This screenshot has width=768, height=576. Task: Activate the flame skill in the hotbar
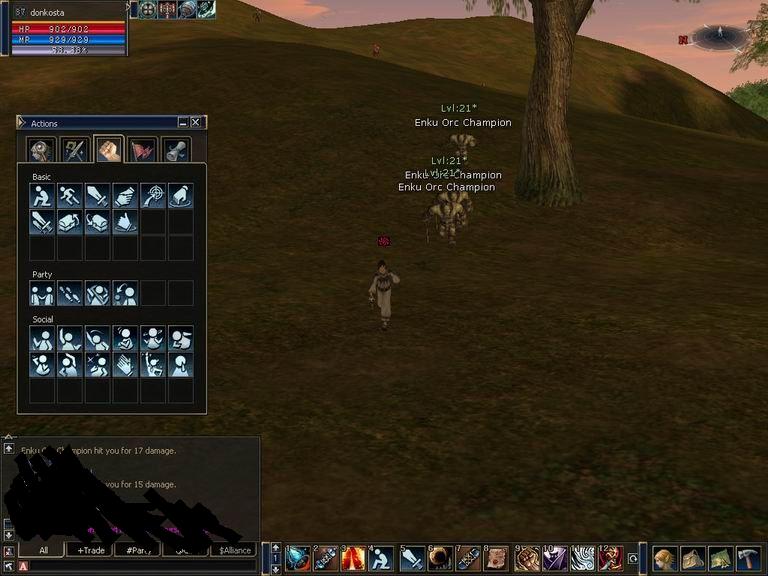(x=355, y=558)
